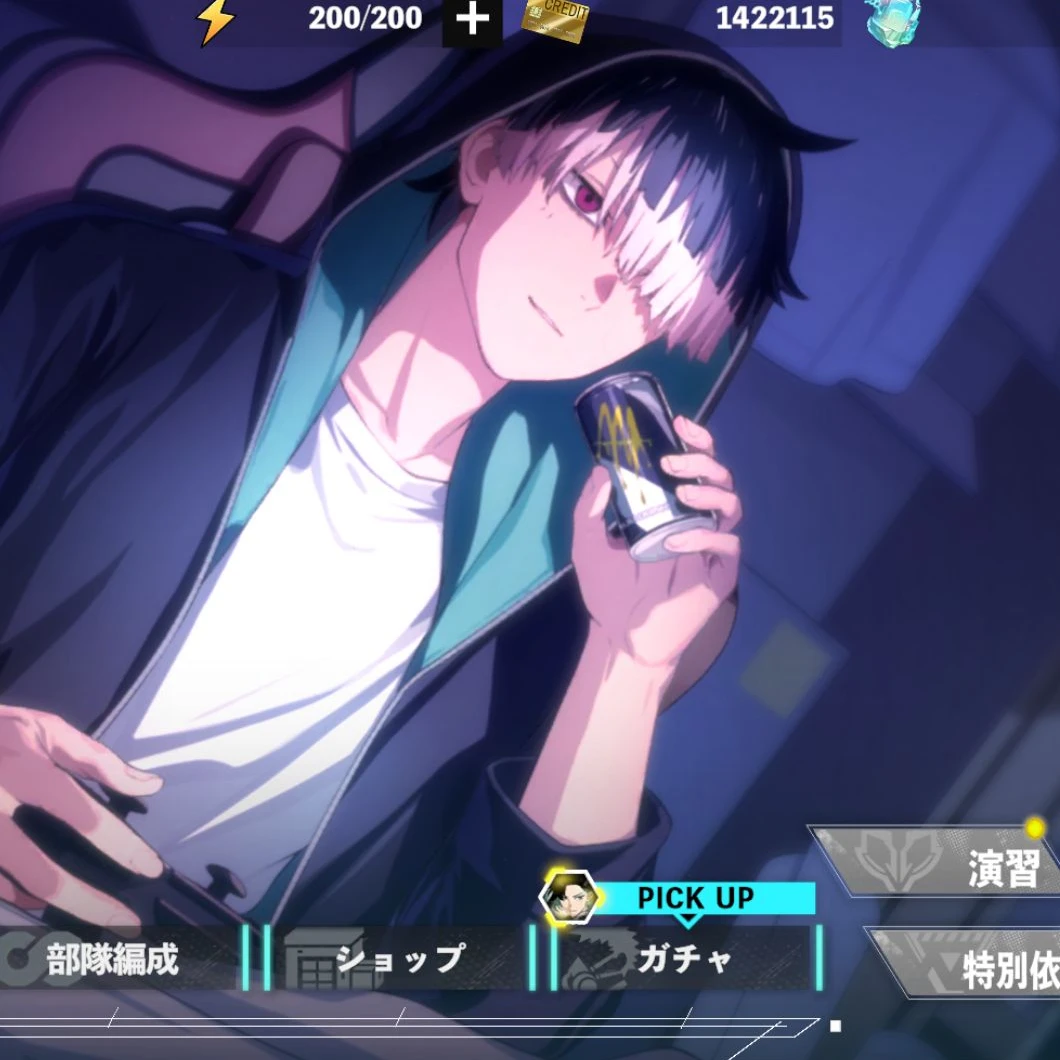Click the blue crystal currency icon
The height and width of the screenshot is (1060, 1060).
[893, 20]
